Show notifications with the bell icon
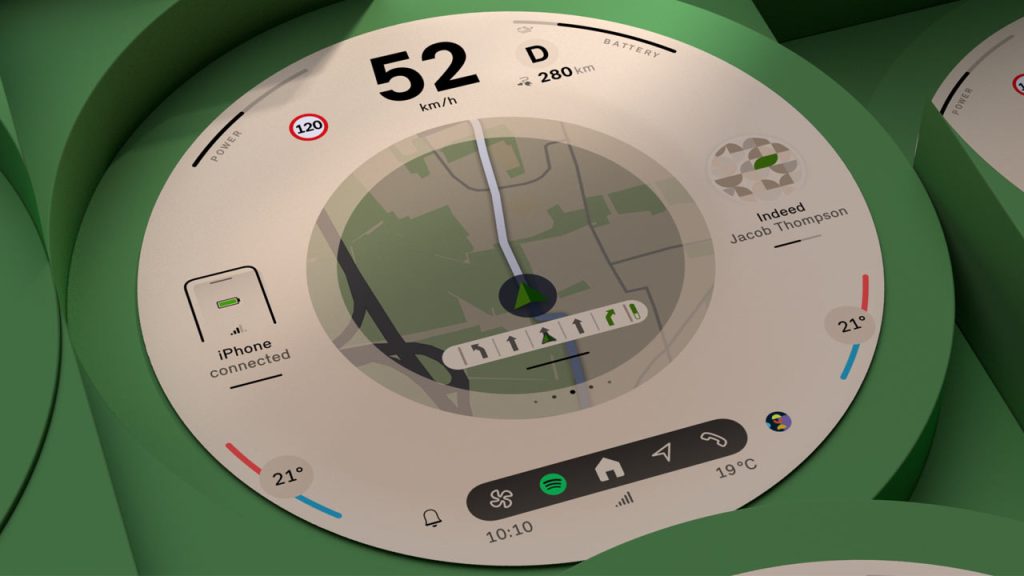The width and height of the screenshot is (1024, 576). (x=432, y=518)
